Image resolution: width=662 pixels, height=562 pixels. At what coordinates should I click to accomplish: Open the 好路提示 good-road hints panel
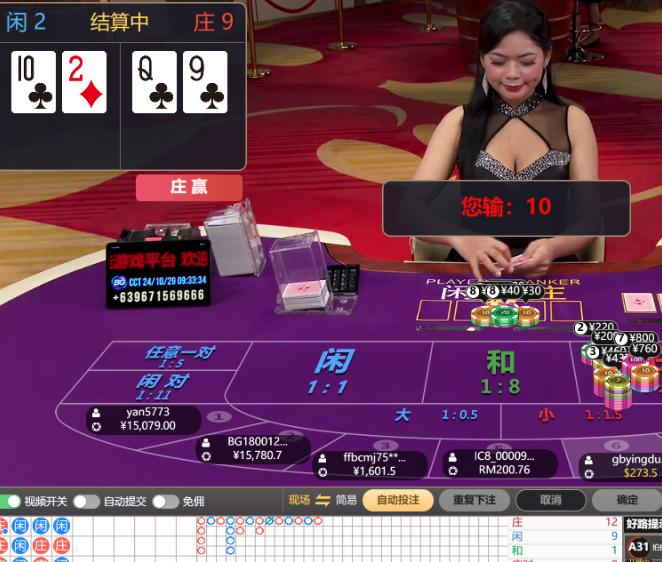click(643, 523)
